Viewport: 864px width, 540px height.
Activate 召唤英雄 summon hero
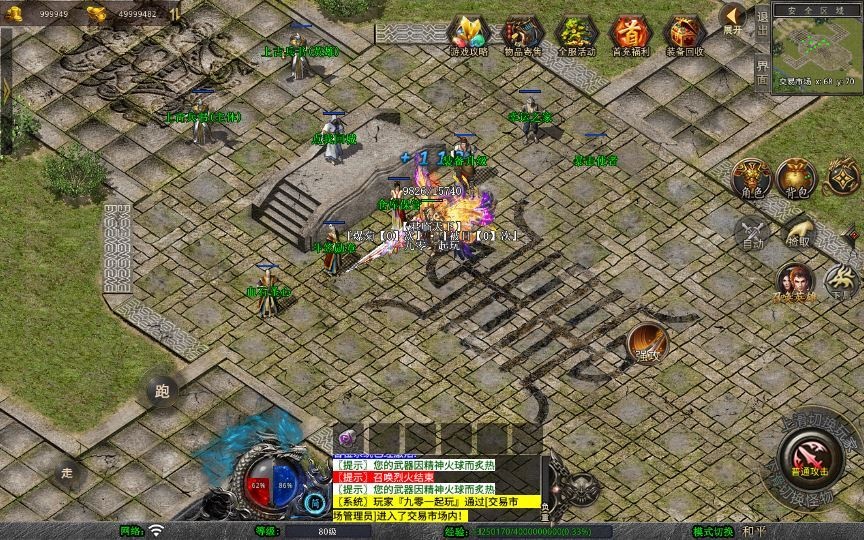795,281
